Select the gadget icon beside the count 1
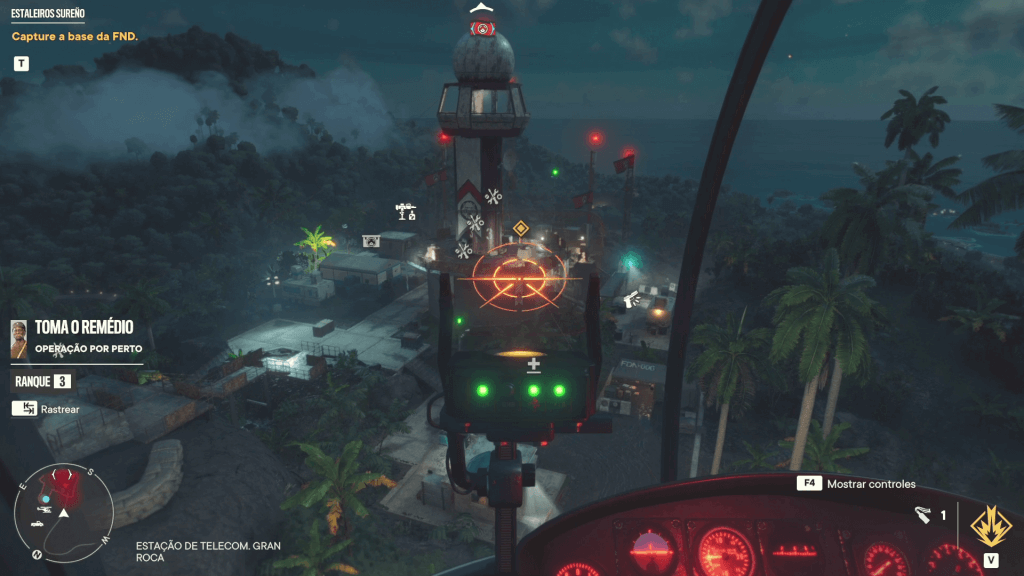The width and height of the screenshot is (1024, 576). pyautogui.click(x=922, y=515)
